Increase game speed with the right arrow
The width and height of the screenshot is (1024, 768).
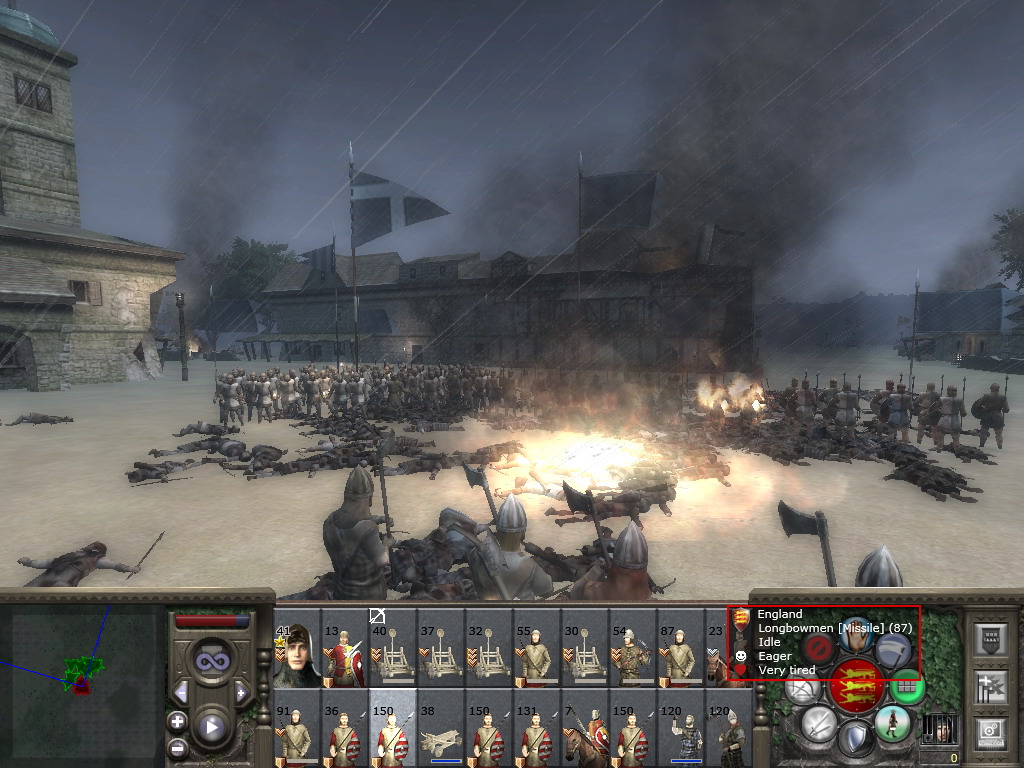[241, 692]
